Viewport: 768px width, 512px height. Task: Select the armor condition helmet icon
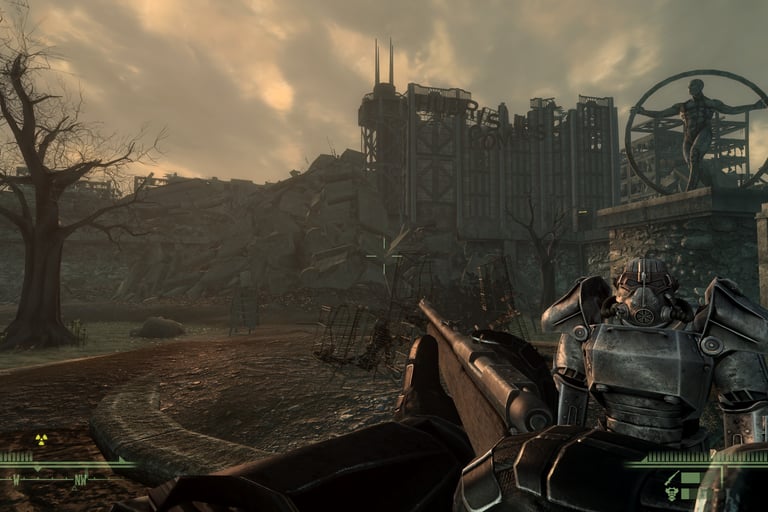(x=672, y=494)
